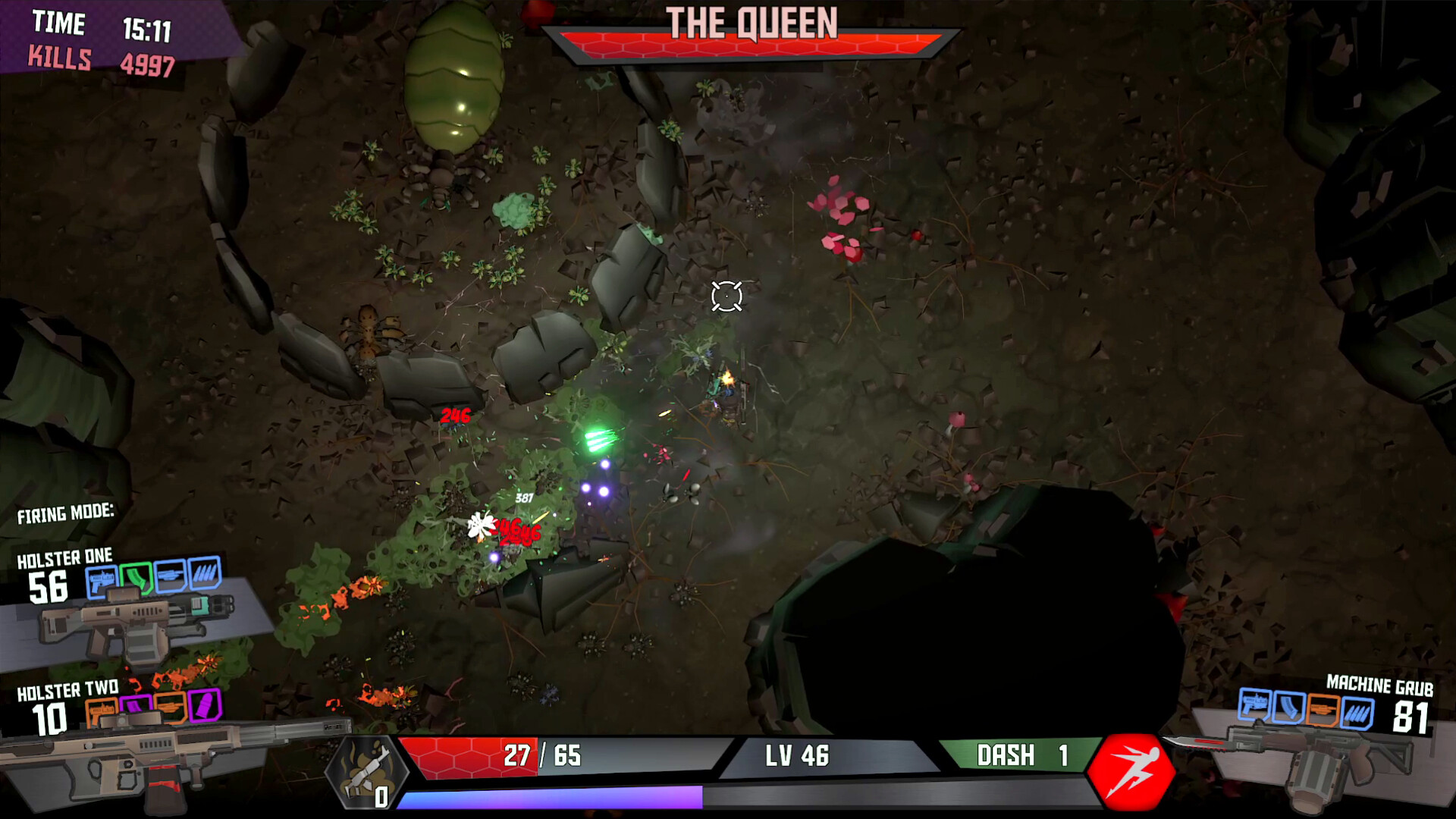Activate the red dash ability icon
This screenshot has height=819, width=1456.
(1131, 772)
